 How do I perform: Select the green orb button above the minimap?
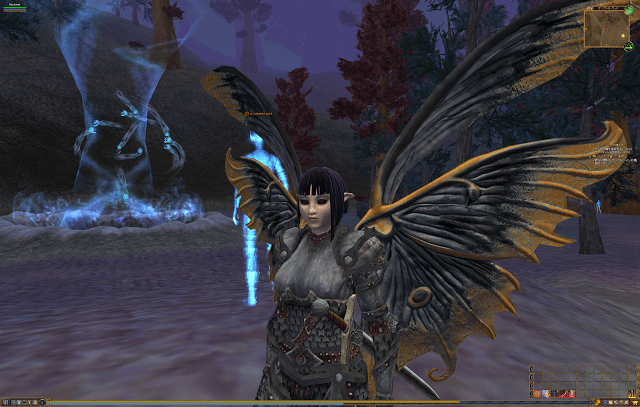coord(629,10)
